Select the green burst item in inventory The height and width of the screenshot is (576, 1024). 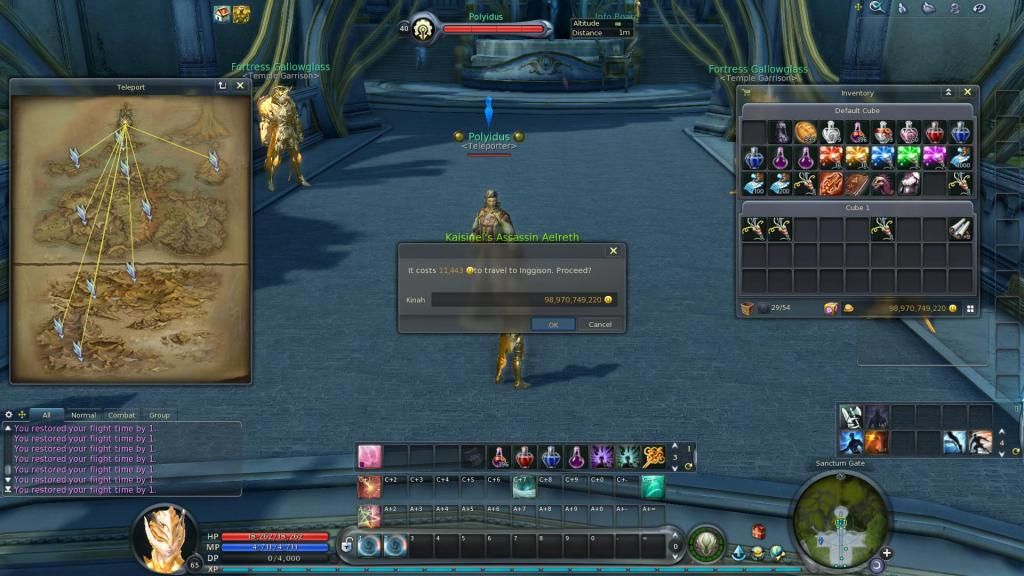coord(909,157)
